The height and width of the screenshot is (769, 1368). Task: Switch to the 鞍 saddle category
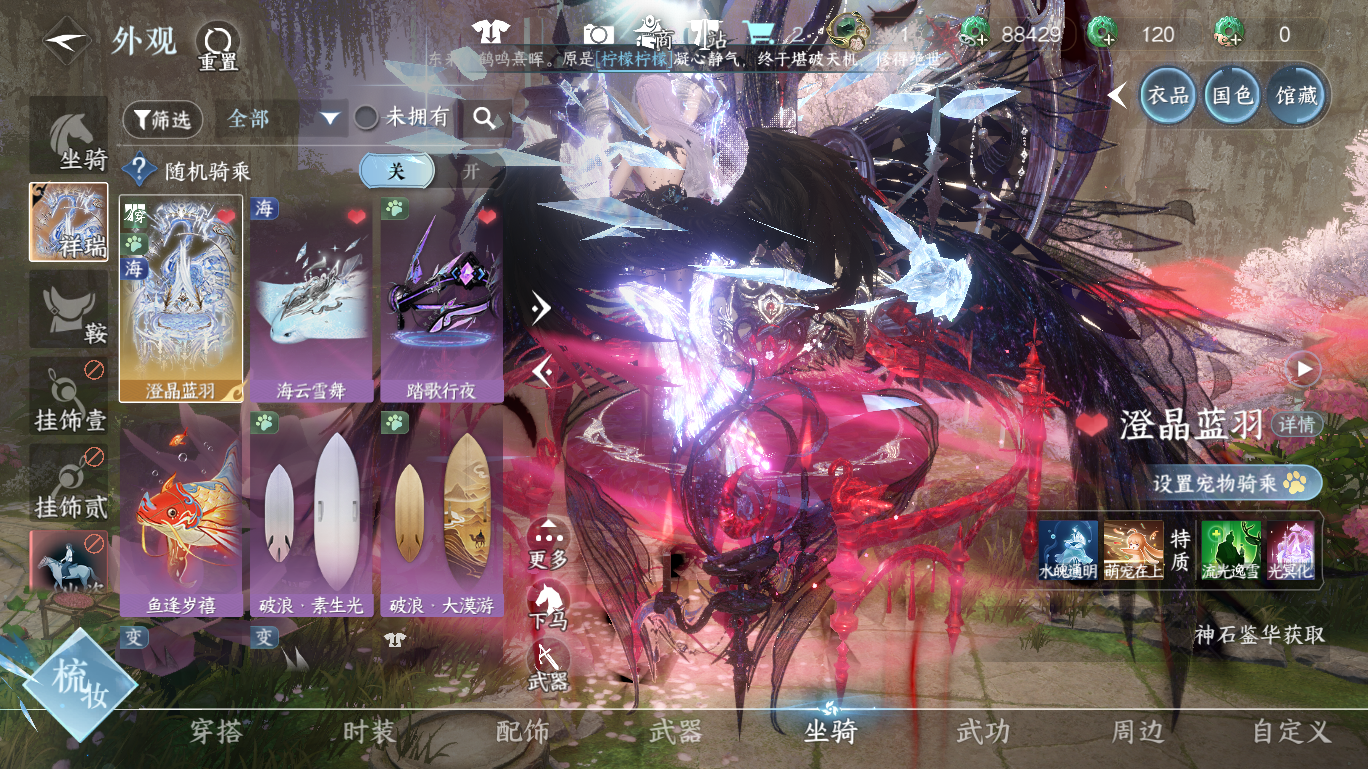pos(68,308)
